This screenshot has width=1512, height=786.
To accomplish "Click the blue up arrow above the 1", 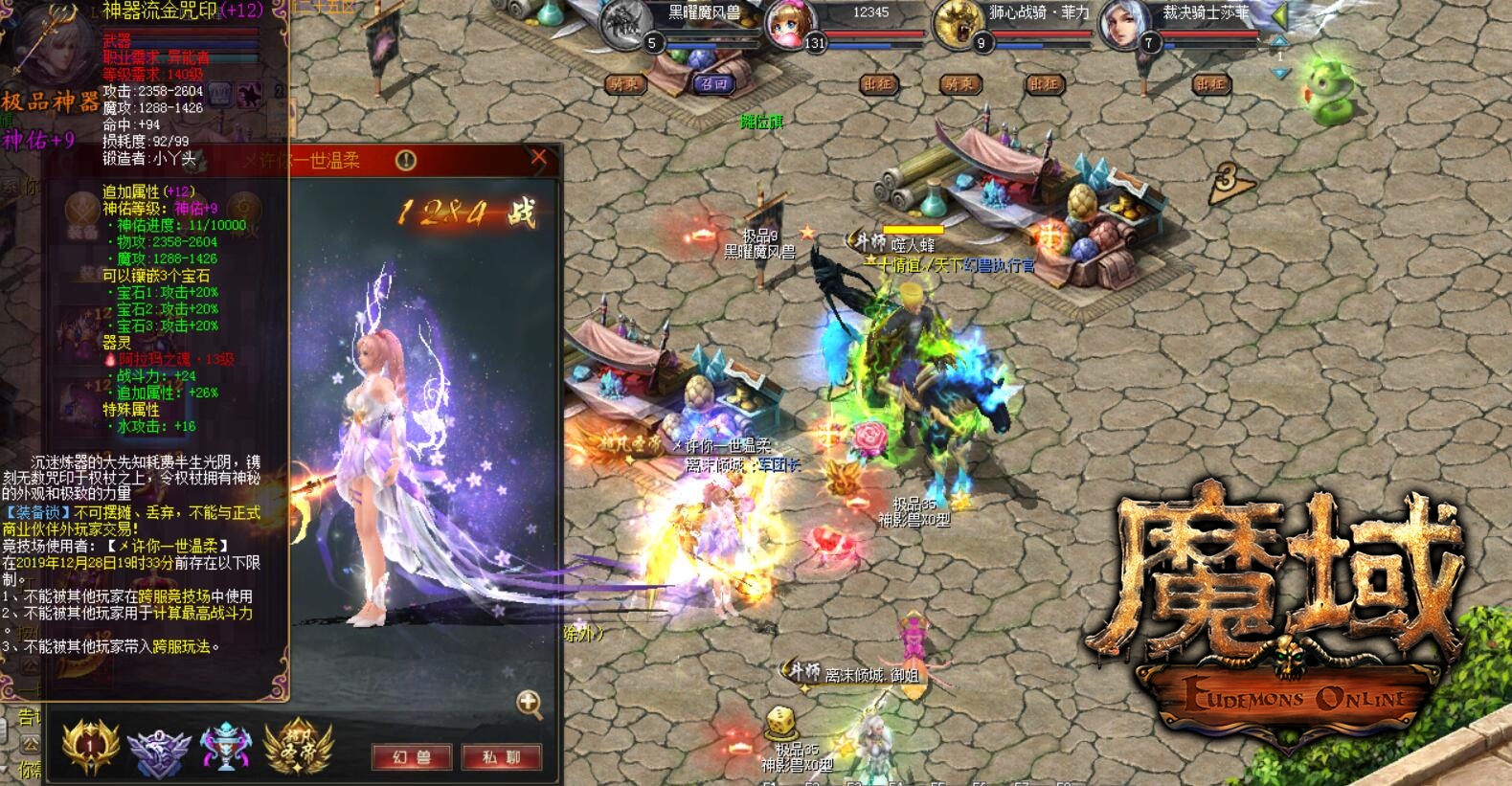I will pyautogui.click(x=1279, y=42).
